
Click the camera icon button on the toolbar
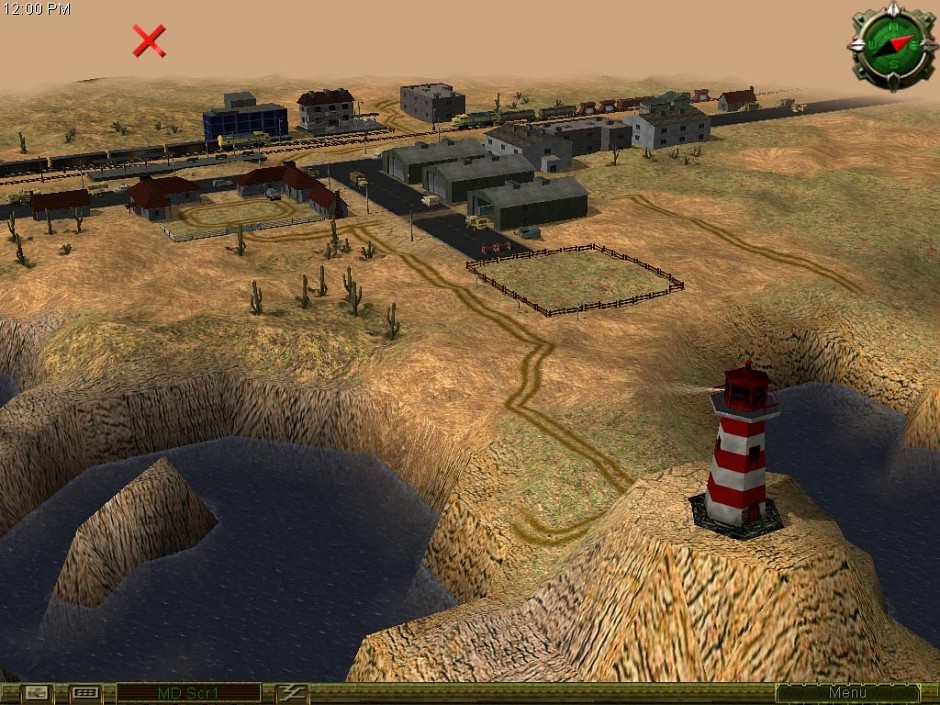point(36,693)
